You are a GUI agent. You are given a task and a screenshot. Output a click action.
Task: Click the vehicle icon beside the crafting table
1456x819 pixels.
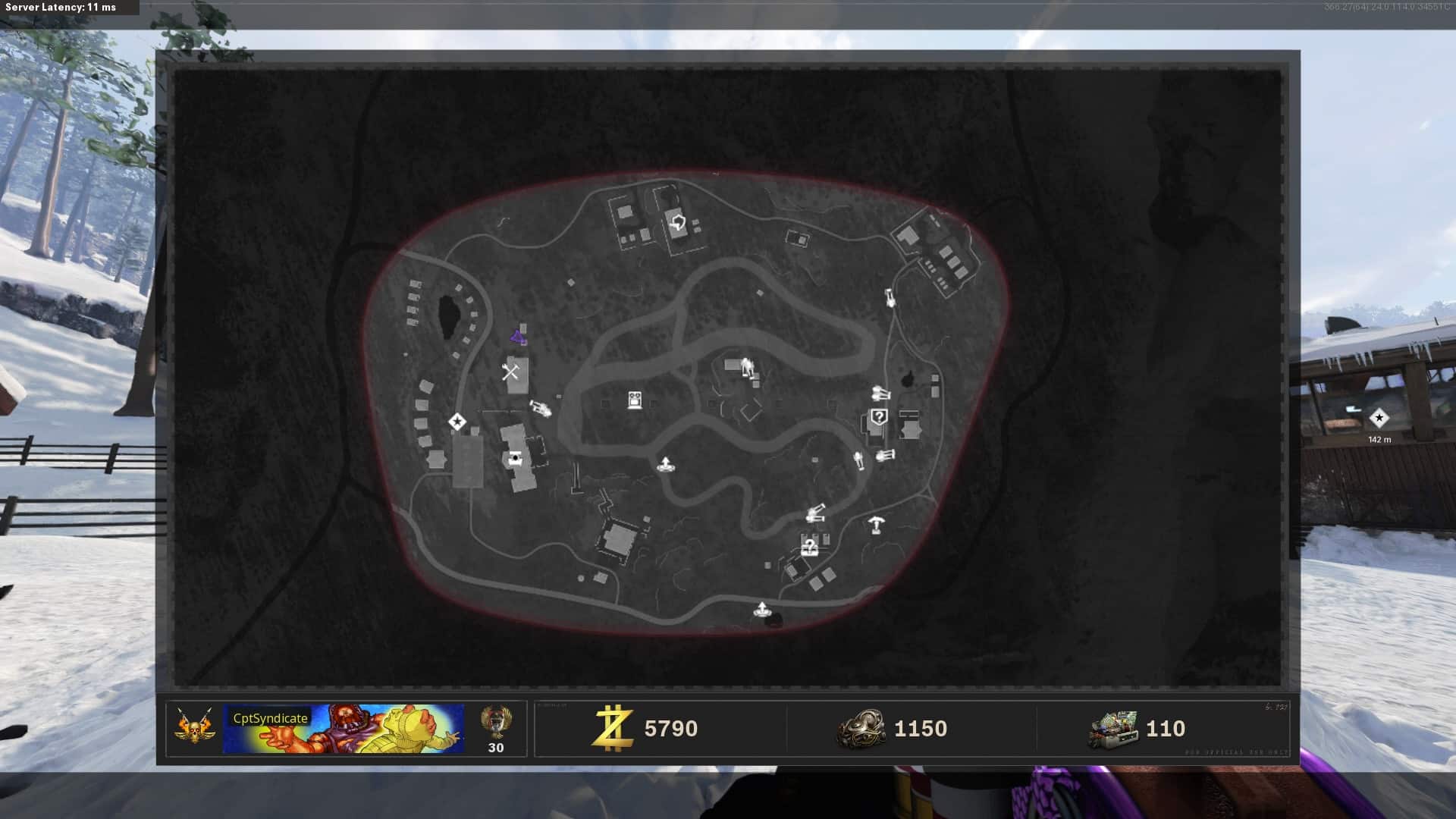pyautogui.click(x=540, y=409)
